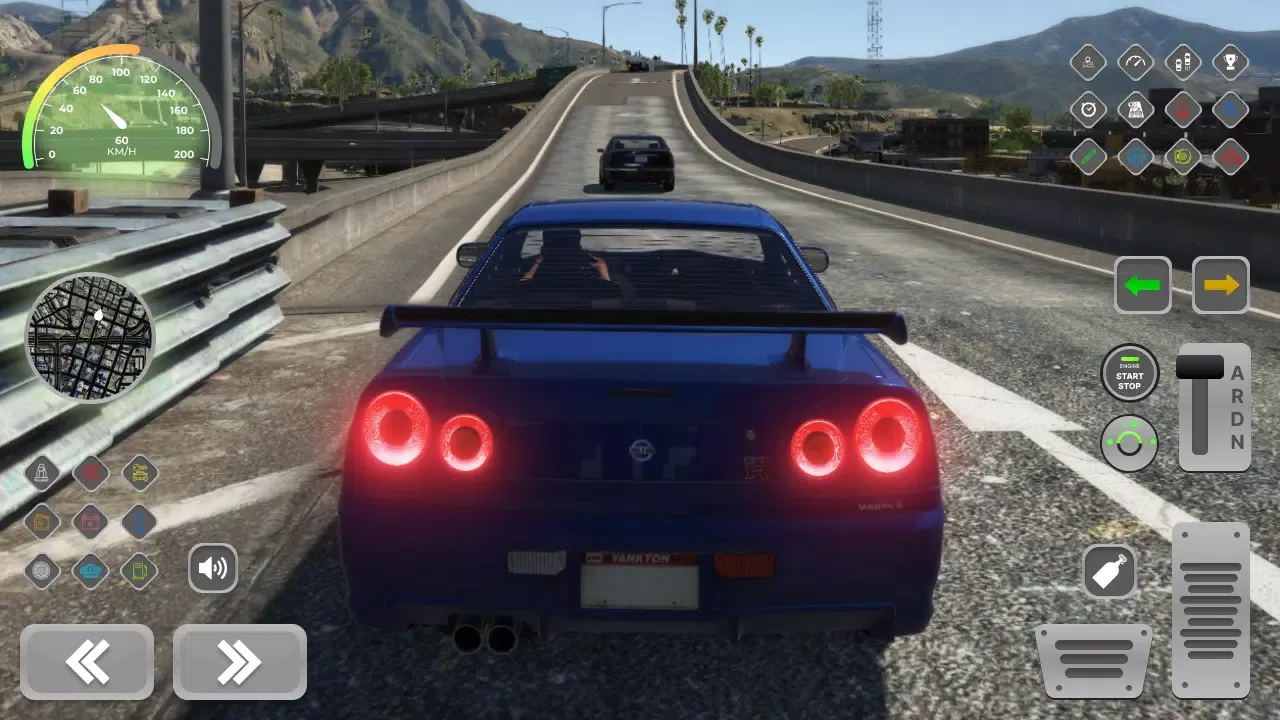The width and height of the screenshot is (1280, 720).
Task: Click the drink bottle button
Action: pyautogui.click(x=1110, y=572)
